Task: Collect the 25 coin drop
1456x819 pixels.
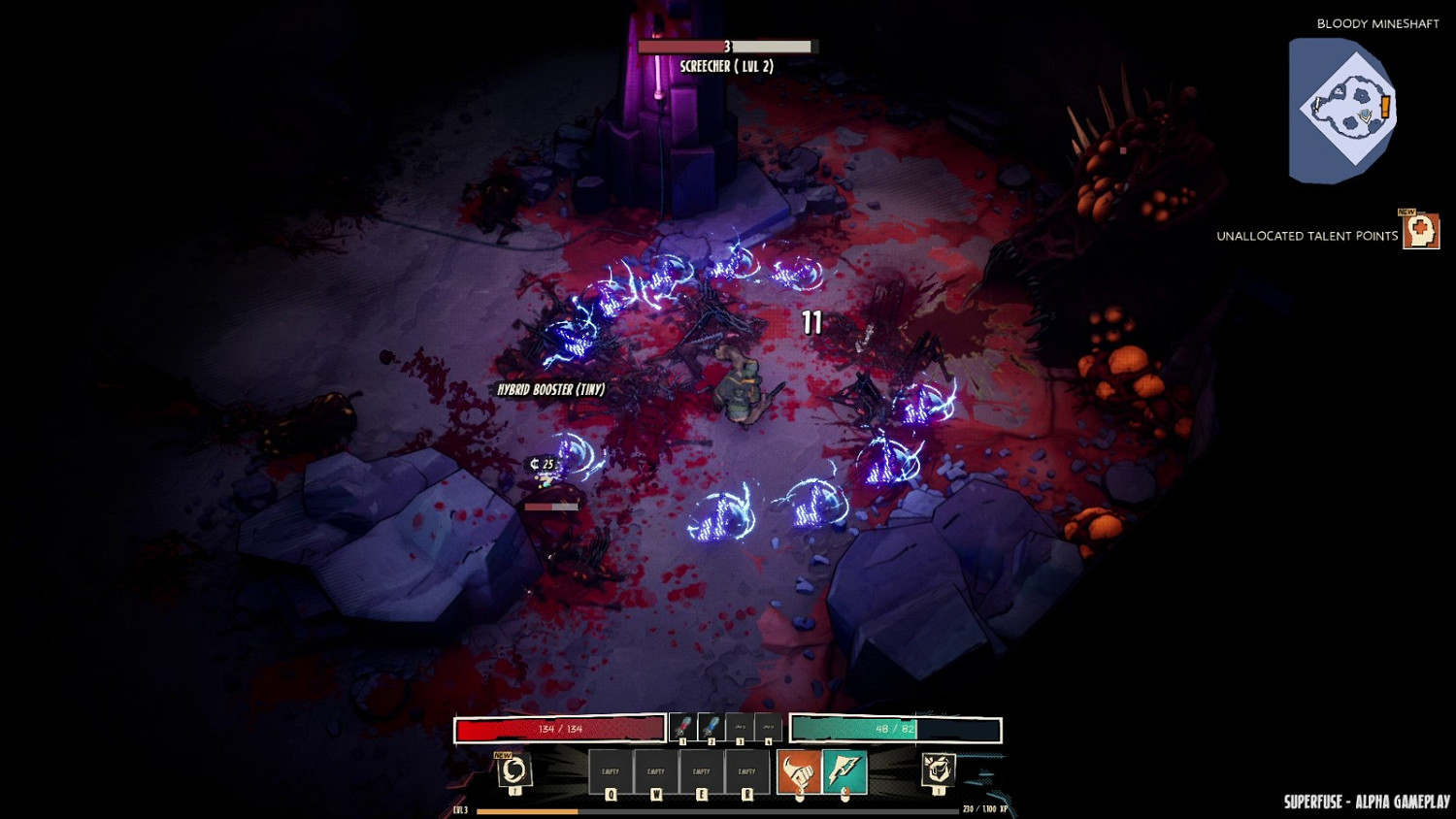Action: (542, 464)
